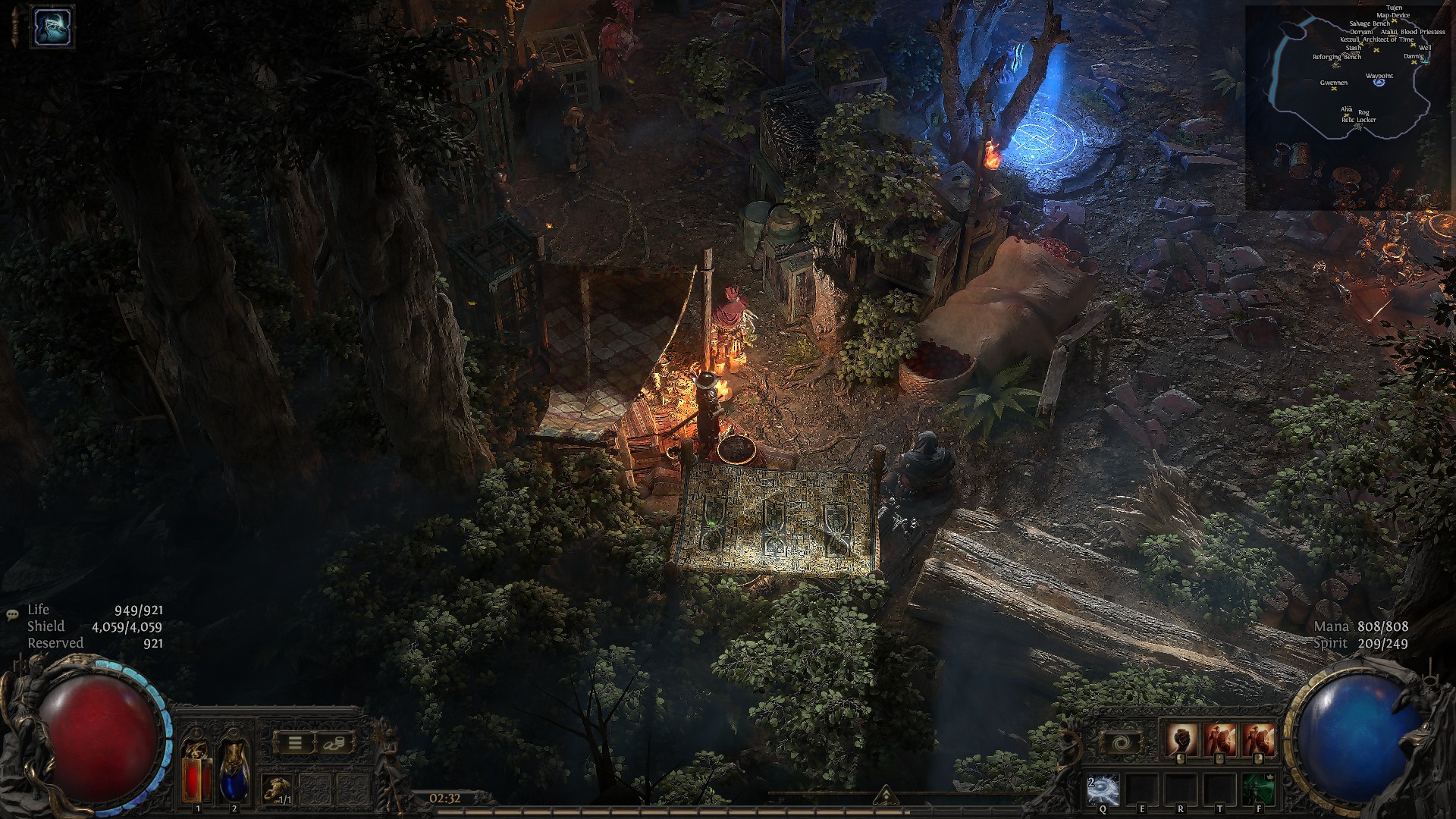Activate the clenched fist skill
Image resolution: width=1456 pixels, height=819 pixels.
point(1182,739)
